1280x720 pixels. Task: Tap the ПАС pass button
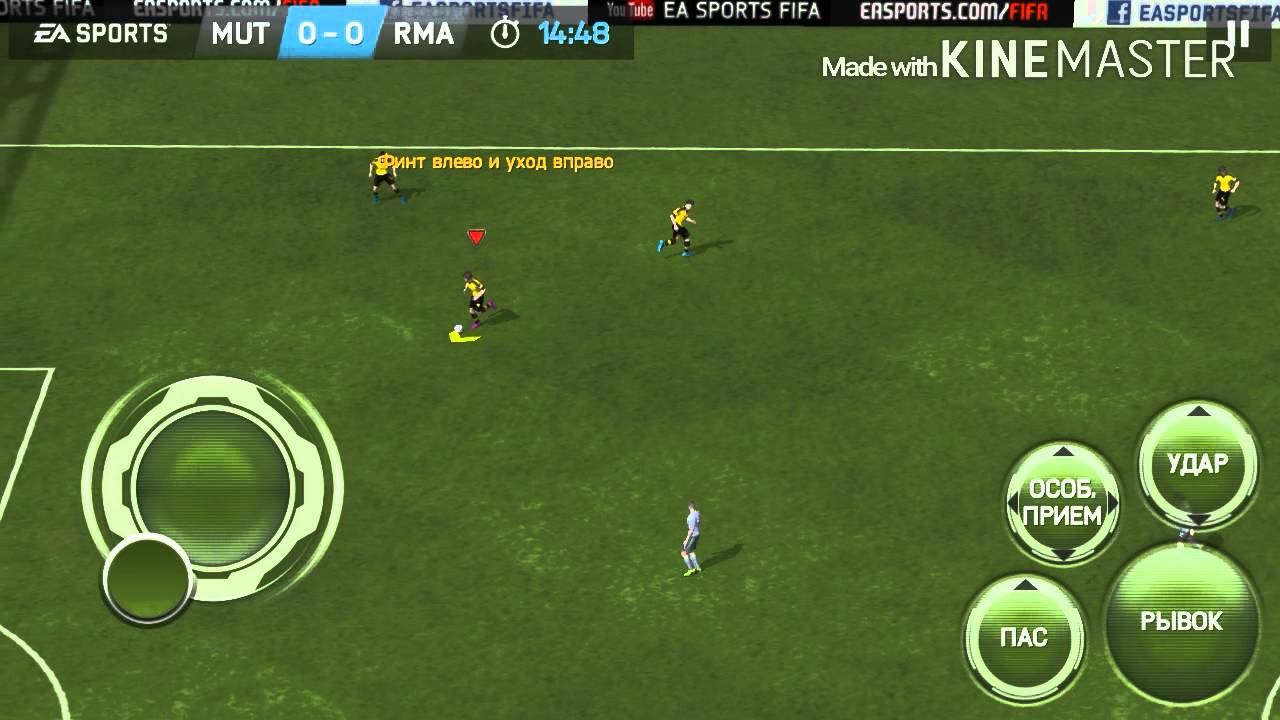[x=1024, y=637]
